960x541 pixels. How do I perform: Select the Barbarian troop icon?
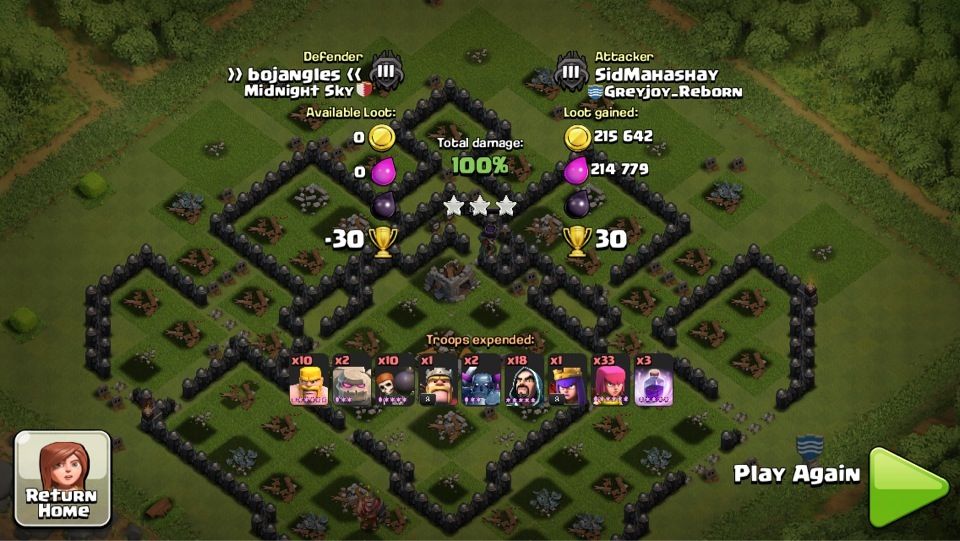pyautogui.click(x=308, y=381)
